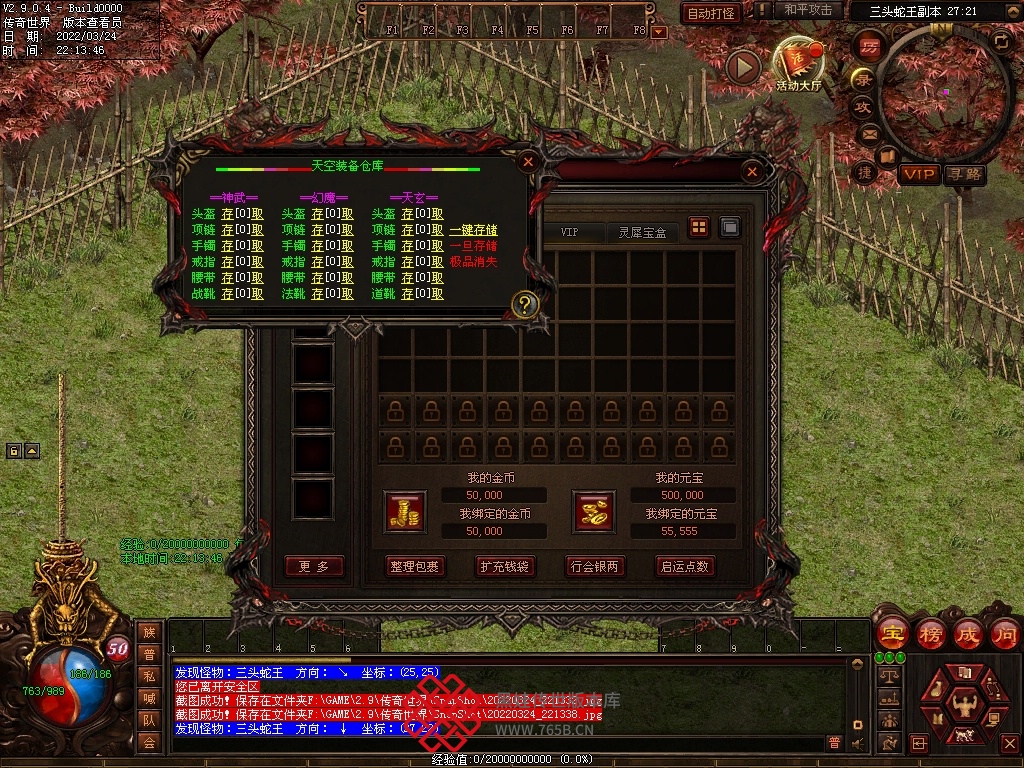Click the 扩充钱袋 expand purse button

tap(504, 566)
